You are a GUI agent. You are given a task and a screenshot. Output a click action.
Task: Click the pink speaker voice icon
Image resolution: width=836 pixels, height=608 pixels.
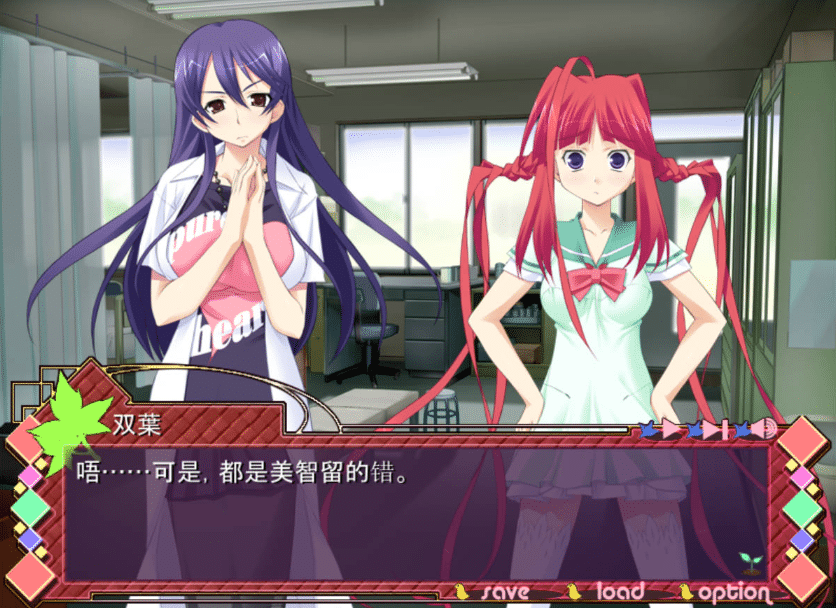point(765,429)
